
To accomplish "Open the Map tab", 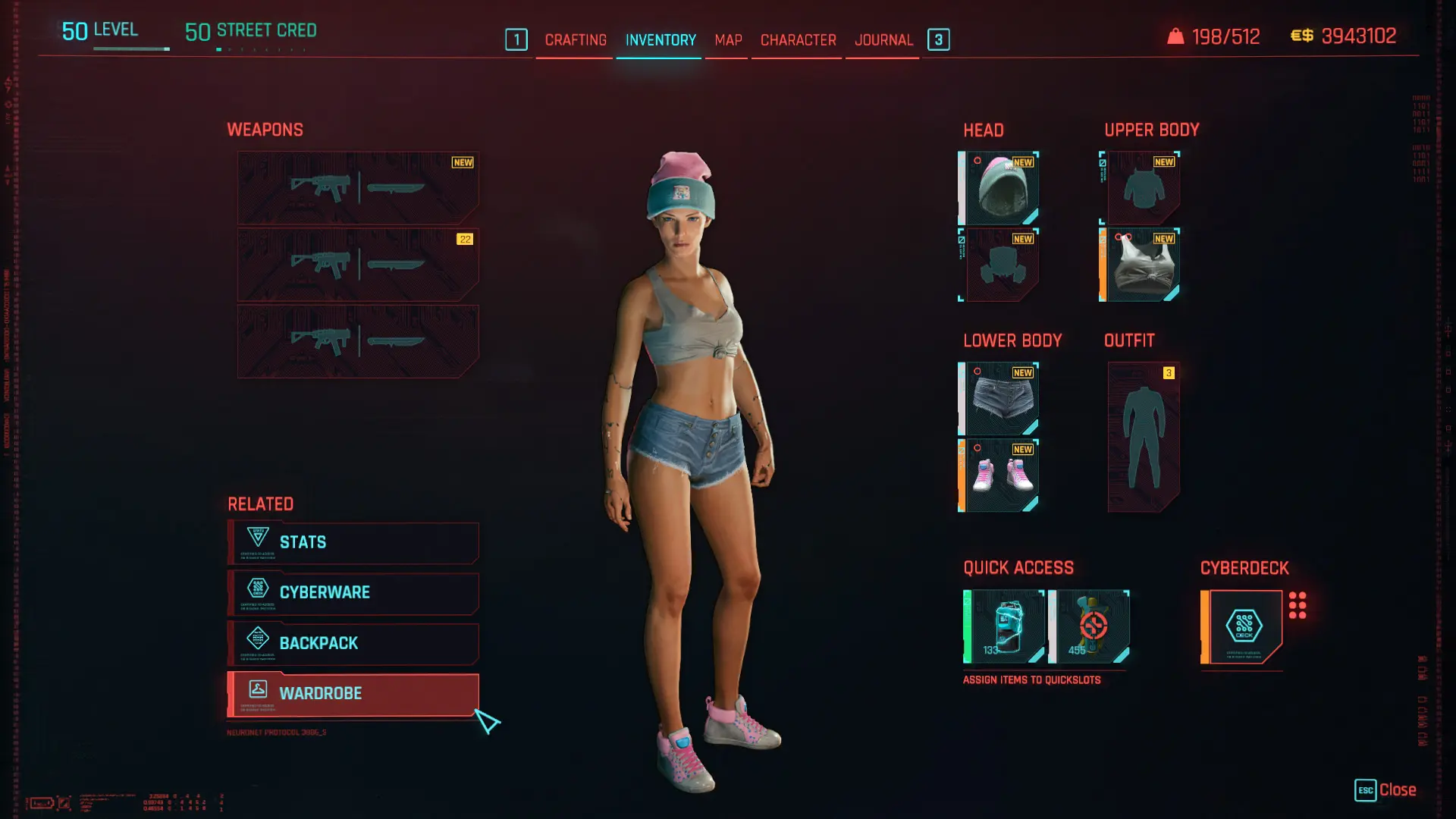I will click(728, 40).
